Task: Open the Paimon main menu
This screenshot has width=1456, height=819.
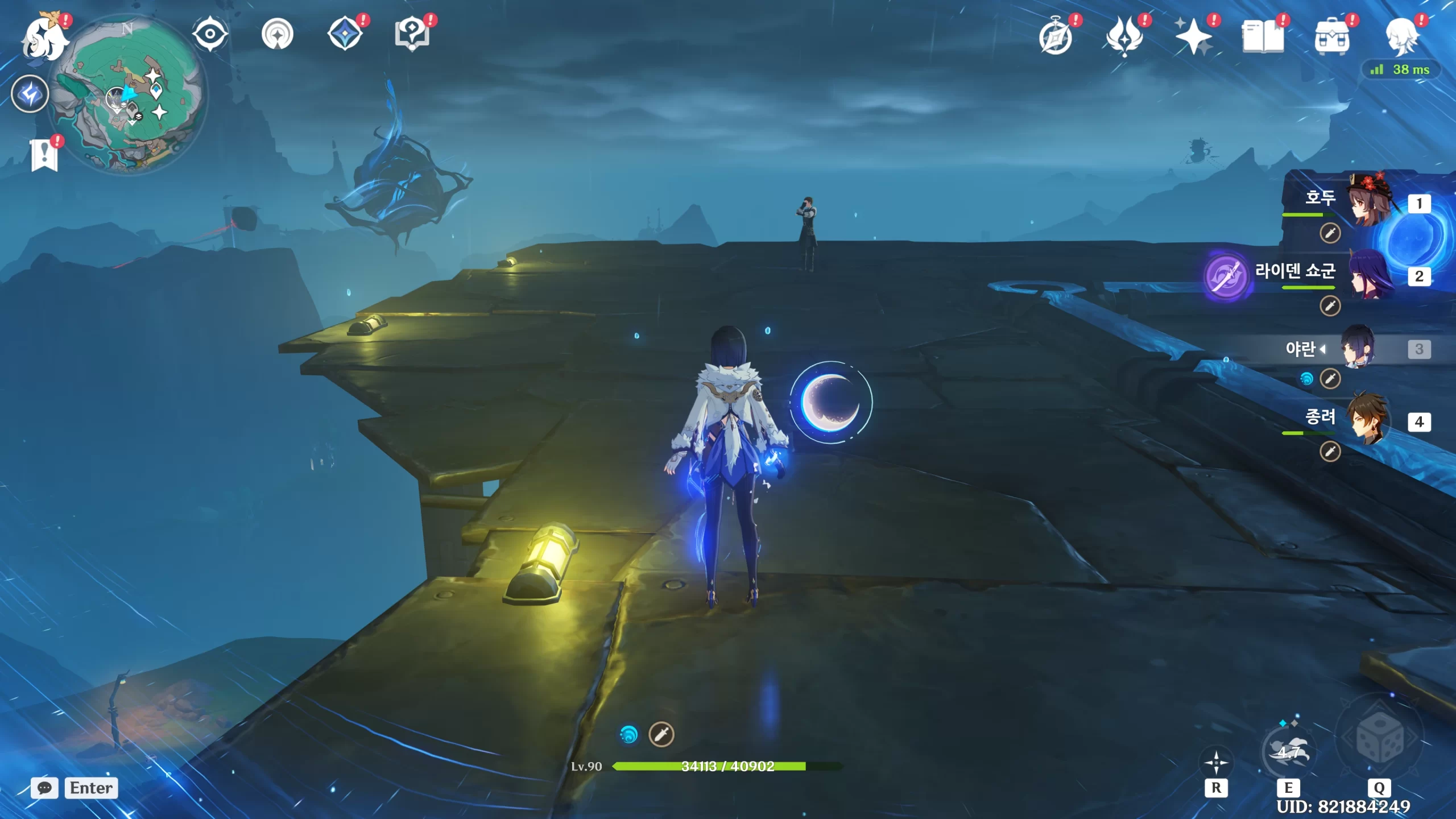Action: click(x=43, y=39)
